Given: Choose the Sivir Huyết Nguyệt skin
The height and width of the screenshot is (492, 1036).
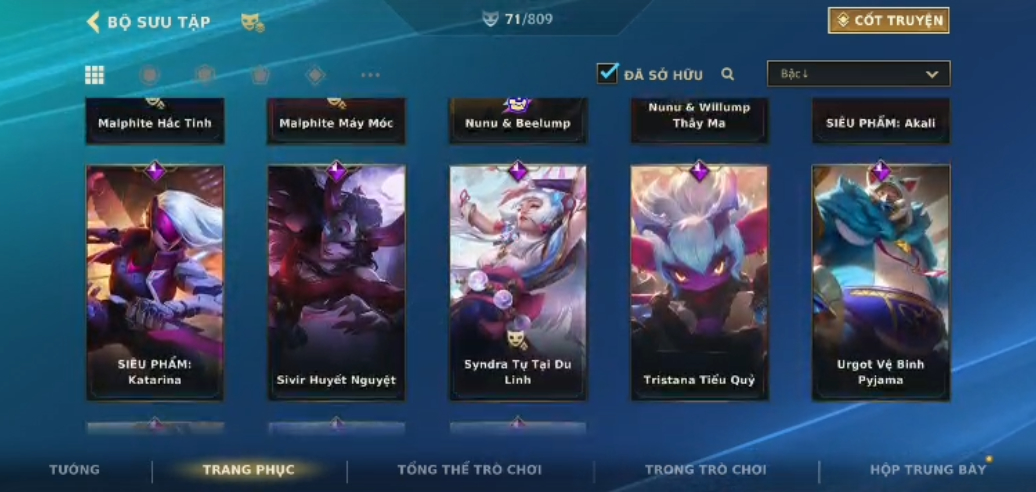Looking at the screenshot, I should pyautogui.click(x=336, y=282).
